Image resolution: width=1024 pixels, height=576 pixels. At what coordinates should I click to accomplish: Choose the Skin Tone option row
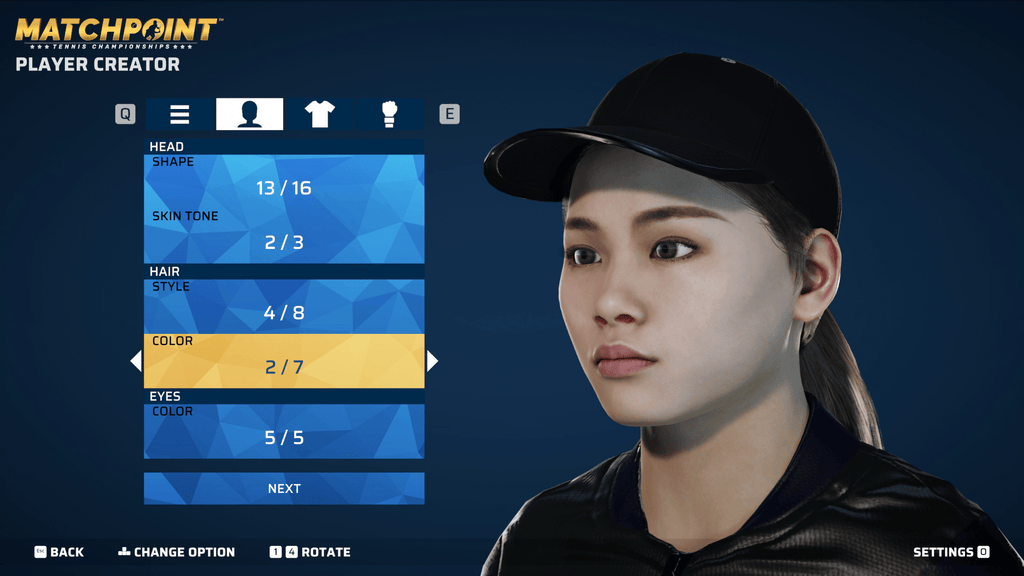pos(284,236)
